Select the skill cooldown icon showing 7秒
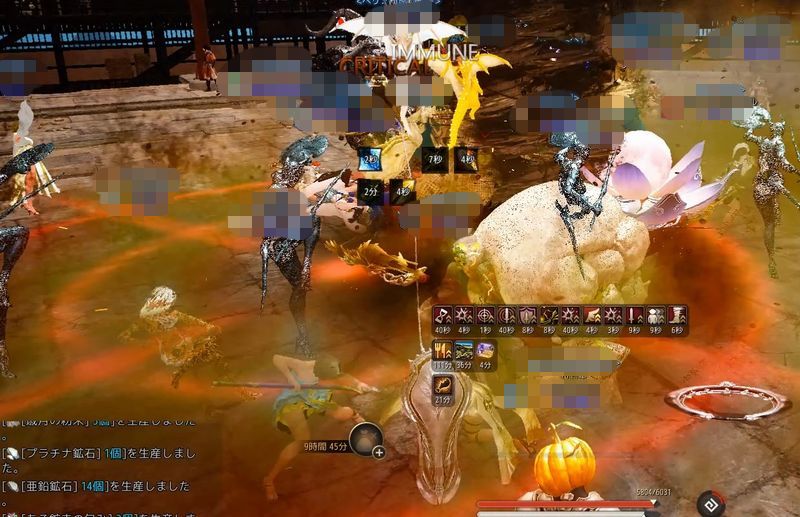This screenshot has height=517, width=800. (x=434, y=158)
